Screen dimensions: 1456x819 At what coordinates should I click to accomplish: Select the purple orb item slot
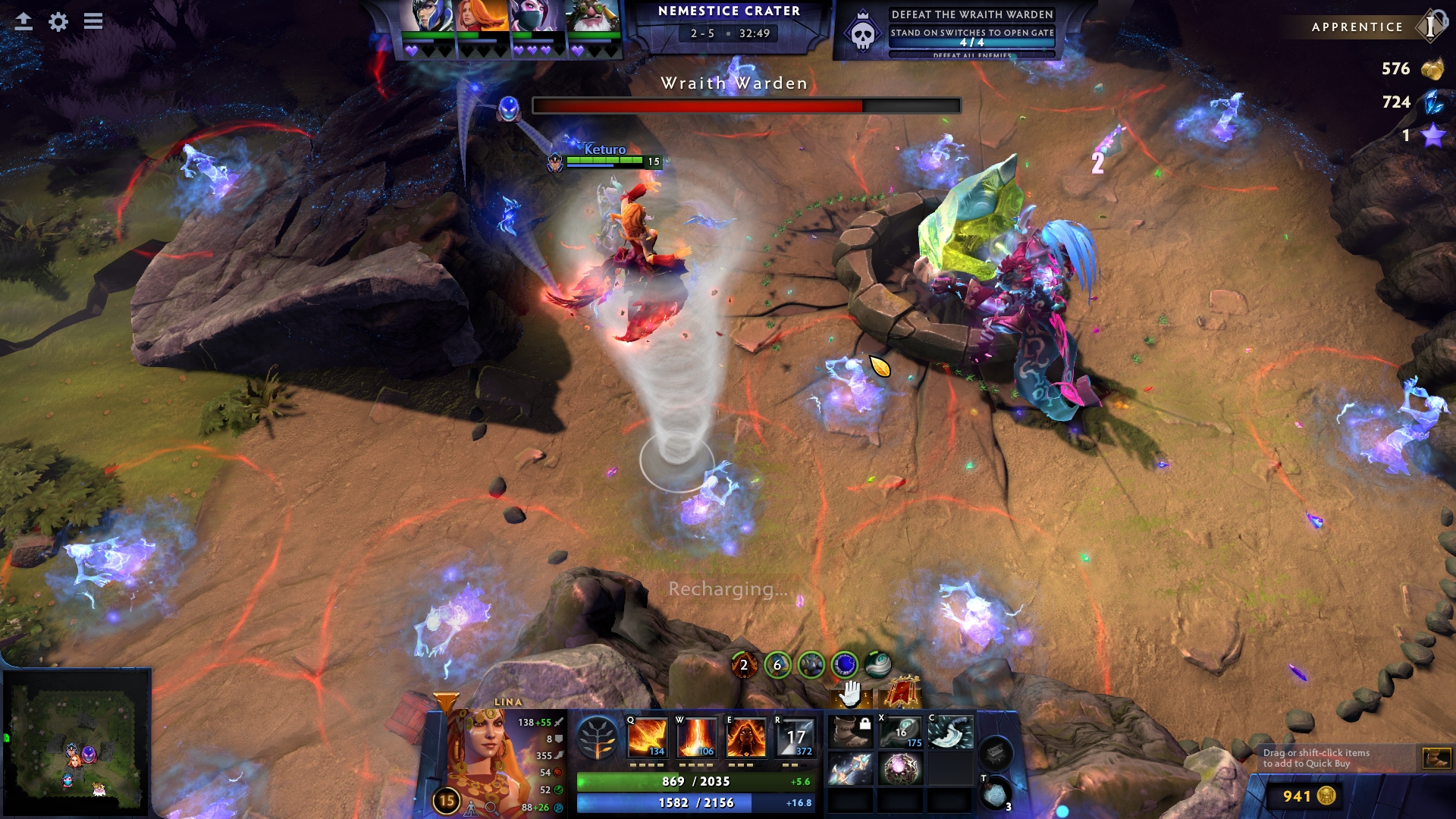tap(901, 769)
